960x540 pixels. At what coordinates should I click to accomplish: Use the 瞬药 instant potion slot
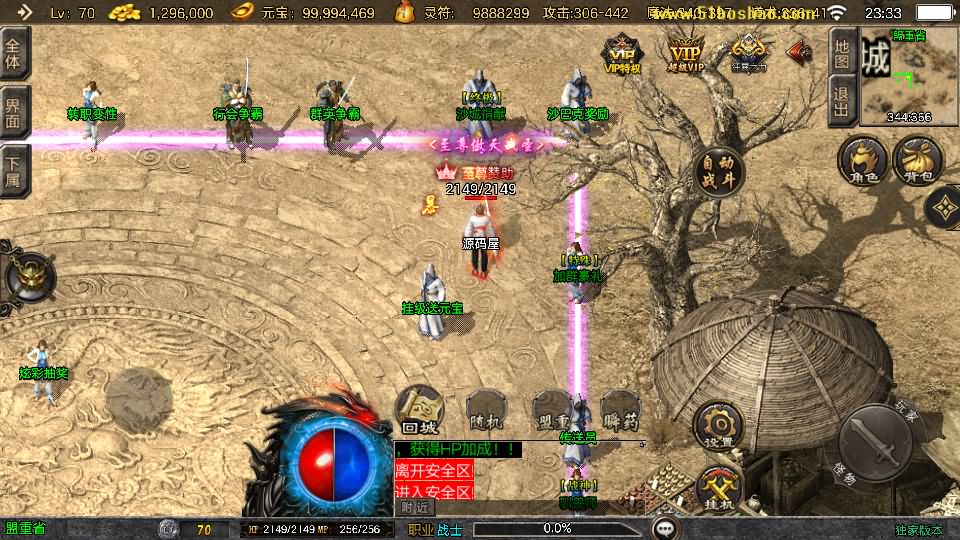[x=620, y=410]
